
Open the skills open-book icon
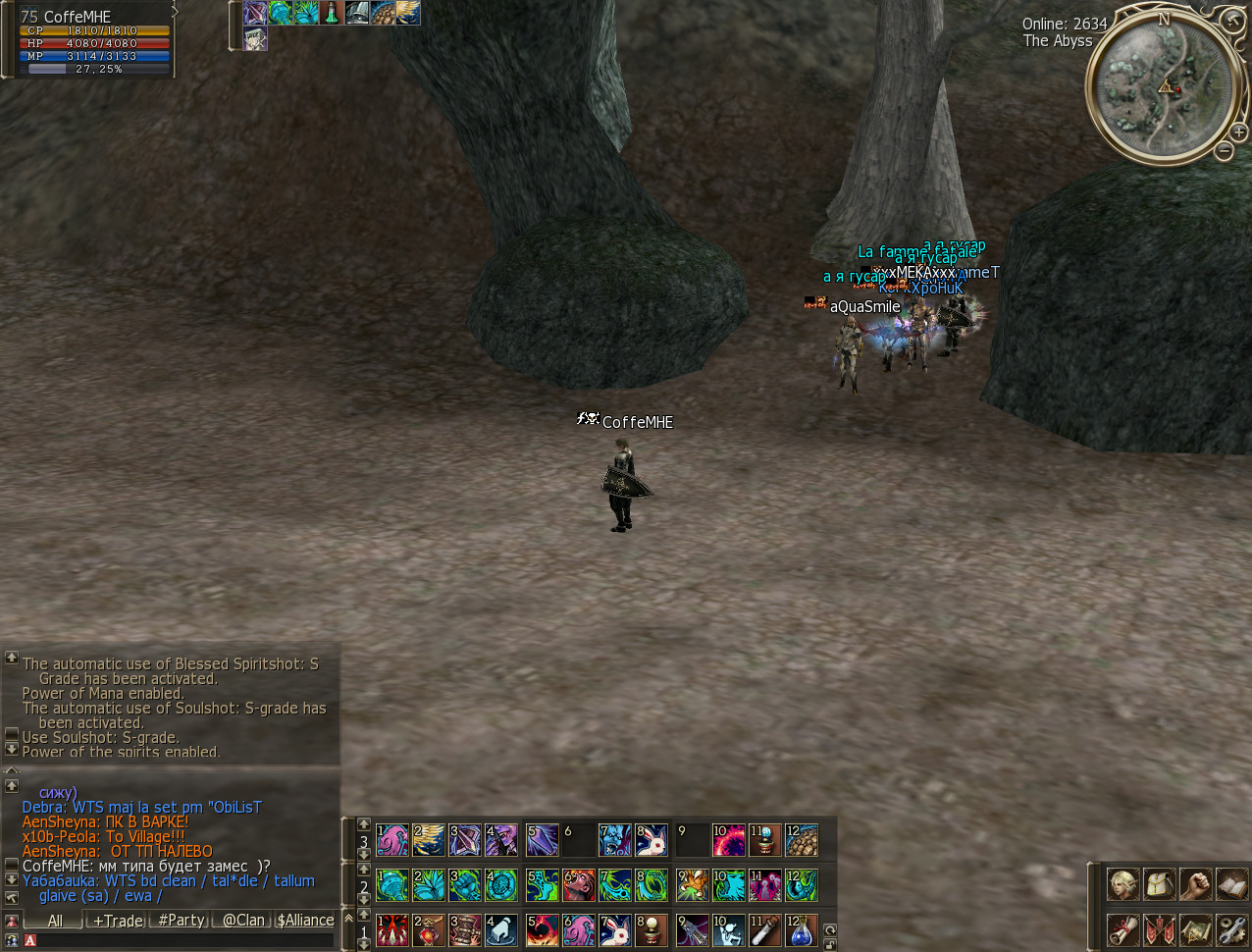pos(1230,884)
